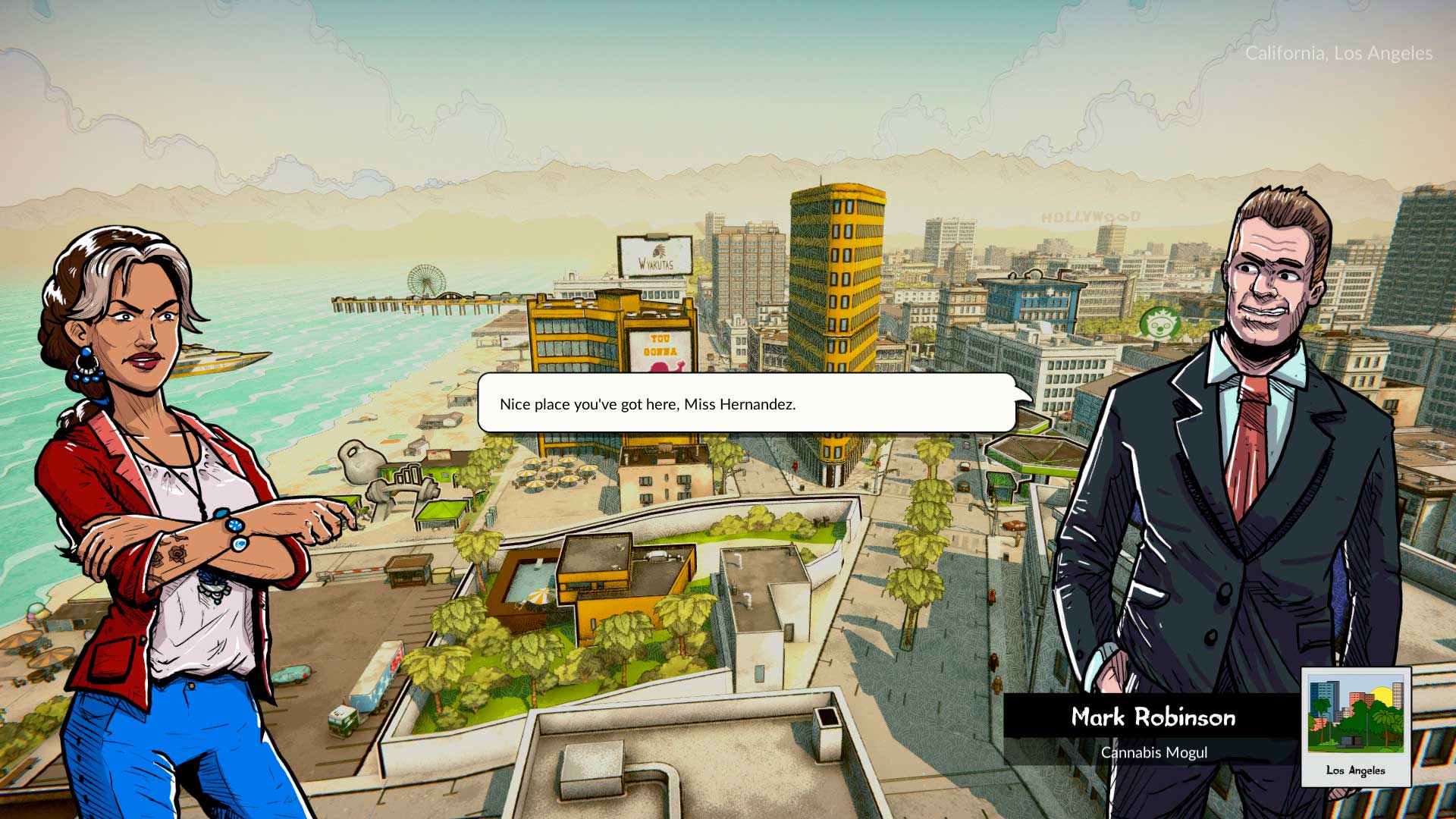Click the Los Angeles polaroid thumbnail

tap(1355, 725)
